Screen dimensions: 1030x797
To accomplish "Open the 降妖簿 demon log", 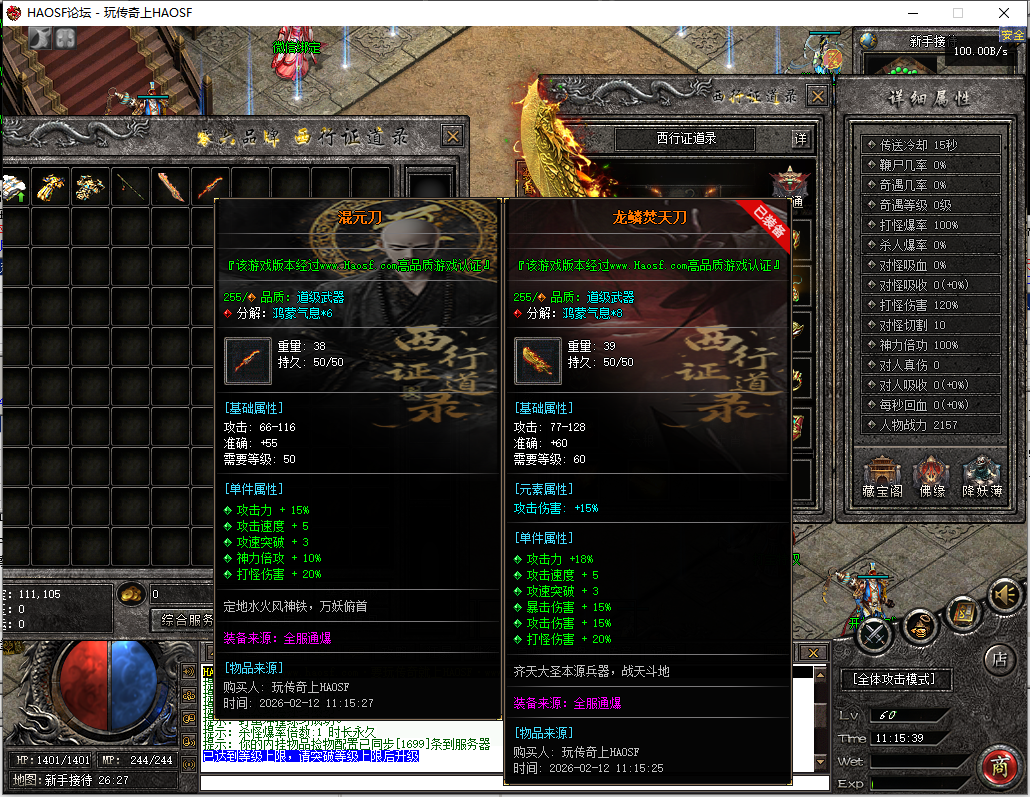I will pos(980,478).
